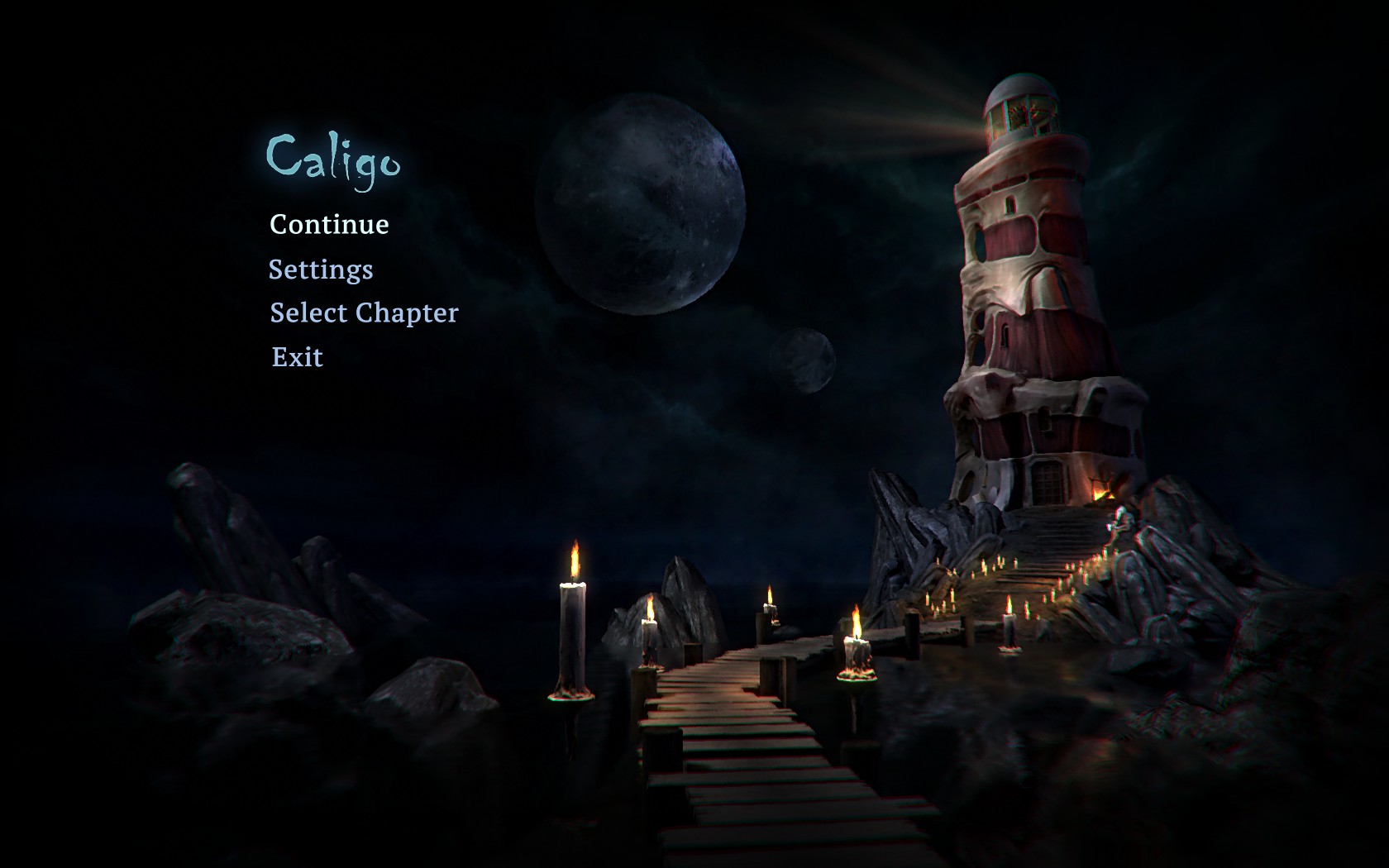Exit the game
The image size is (1389, 868).
298,357
